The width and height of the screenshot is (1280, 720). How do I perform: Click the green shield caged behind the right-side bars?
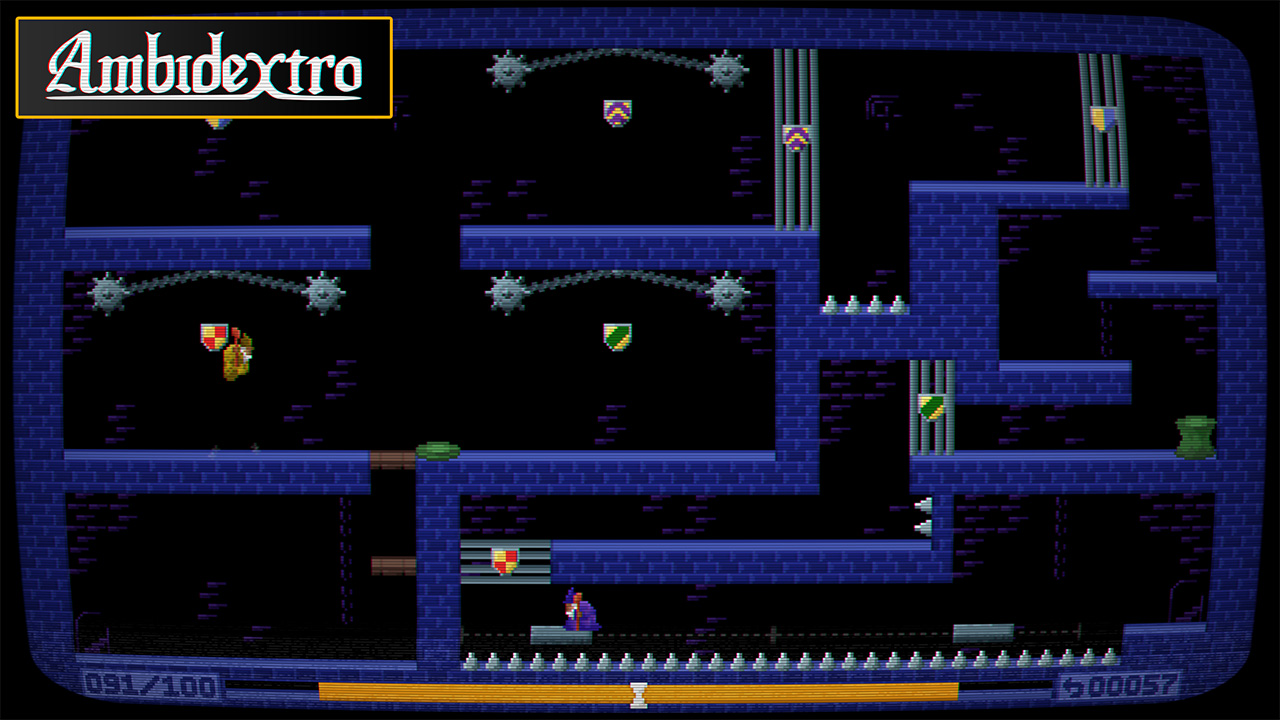point(929,408)
